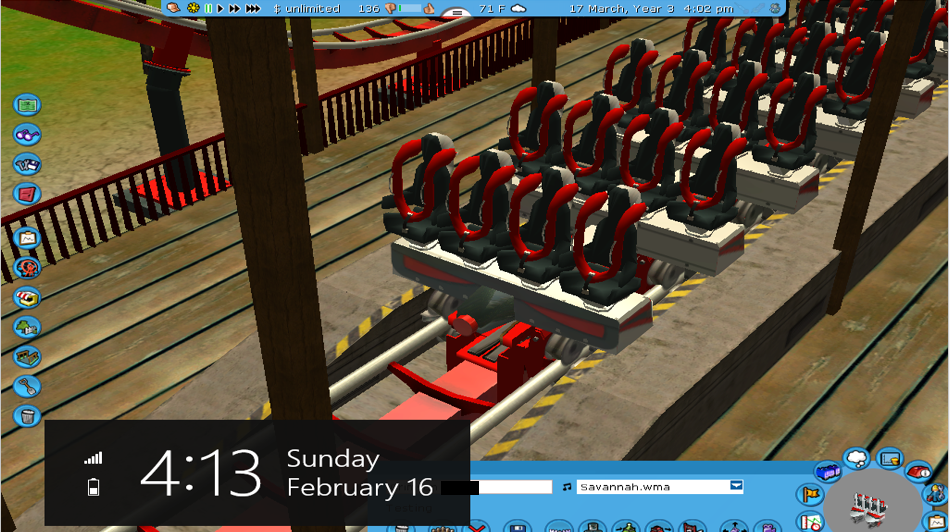Open the thought bubble guest thoughts icon

click(x=857, y=459)
